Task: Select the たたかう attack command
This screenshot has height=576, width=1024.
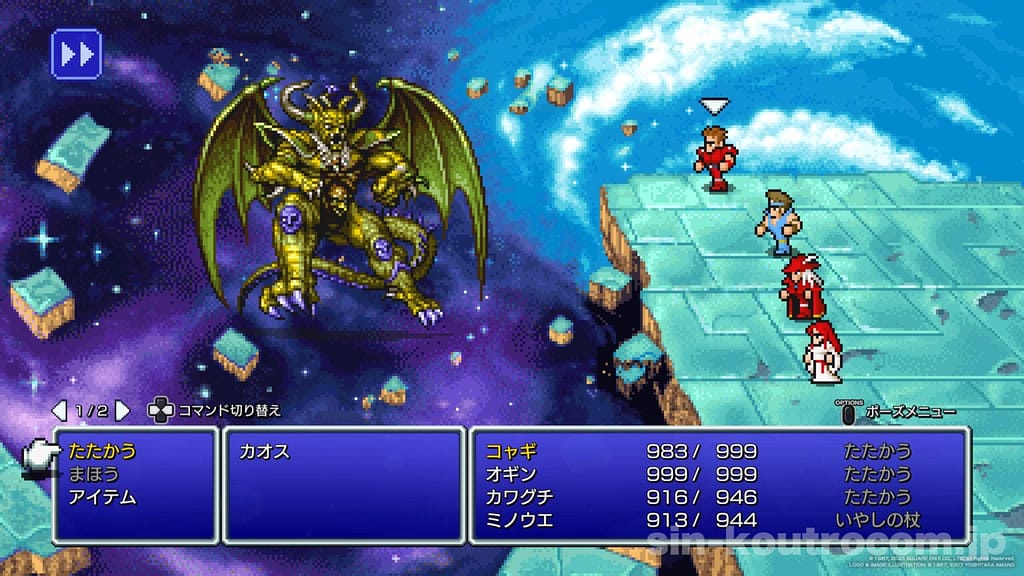Action: [103, 452]
